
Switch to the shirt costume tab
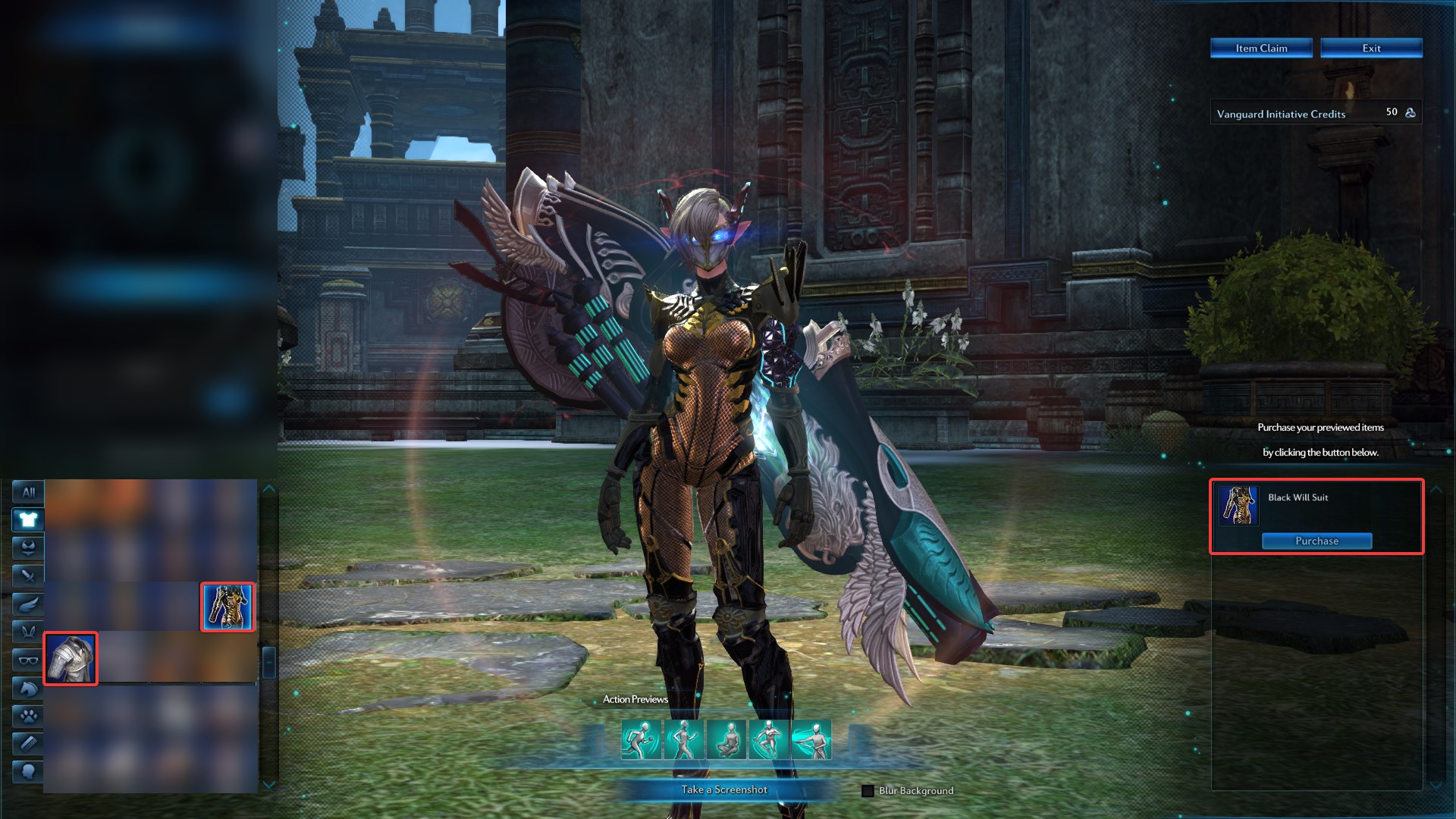[28, 519]
